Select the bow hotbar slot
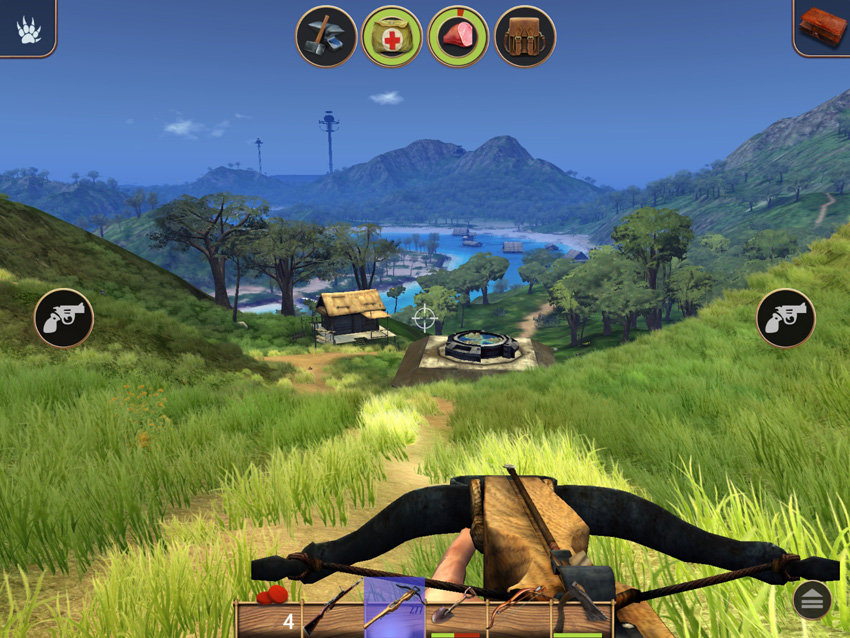This screenshot has height=638, width=850. [x=518, y=608]
